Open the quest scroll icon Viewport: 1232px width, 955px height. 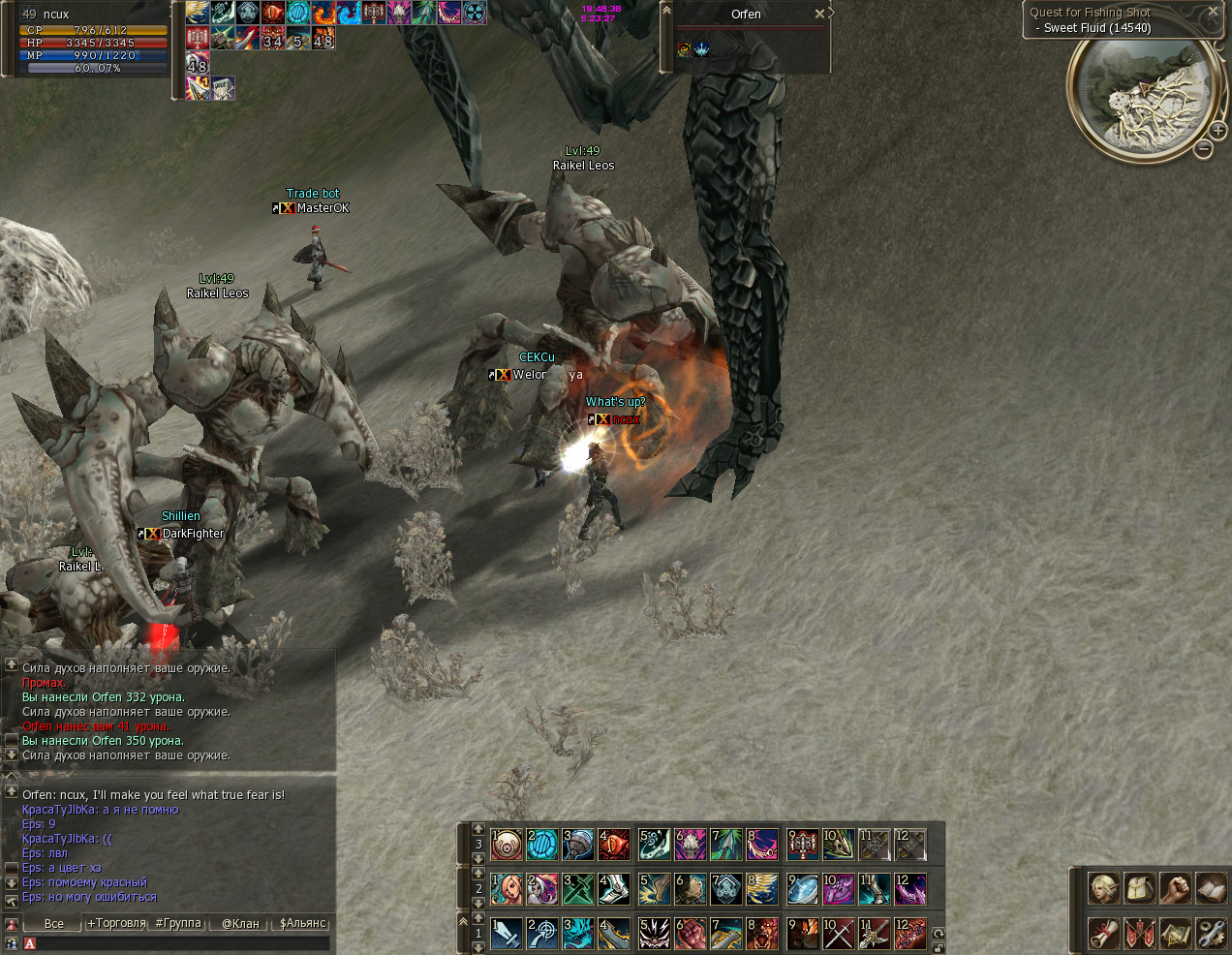point(1103,933)
